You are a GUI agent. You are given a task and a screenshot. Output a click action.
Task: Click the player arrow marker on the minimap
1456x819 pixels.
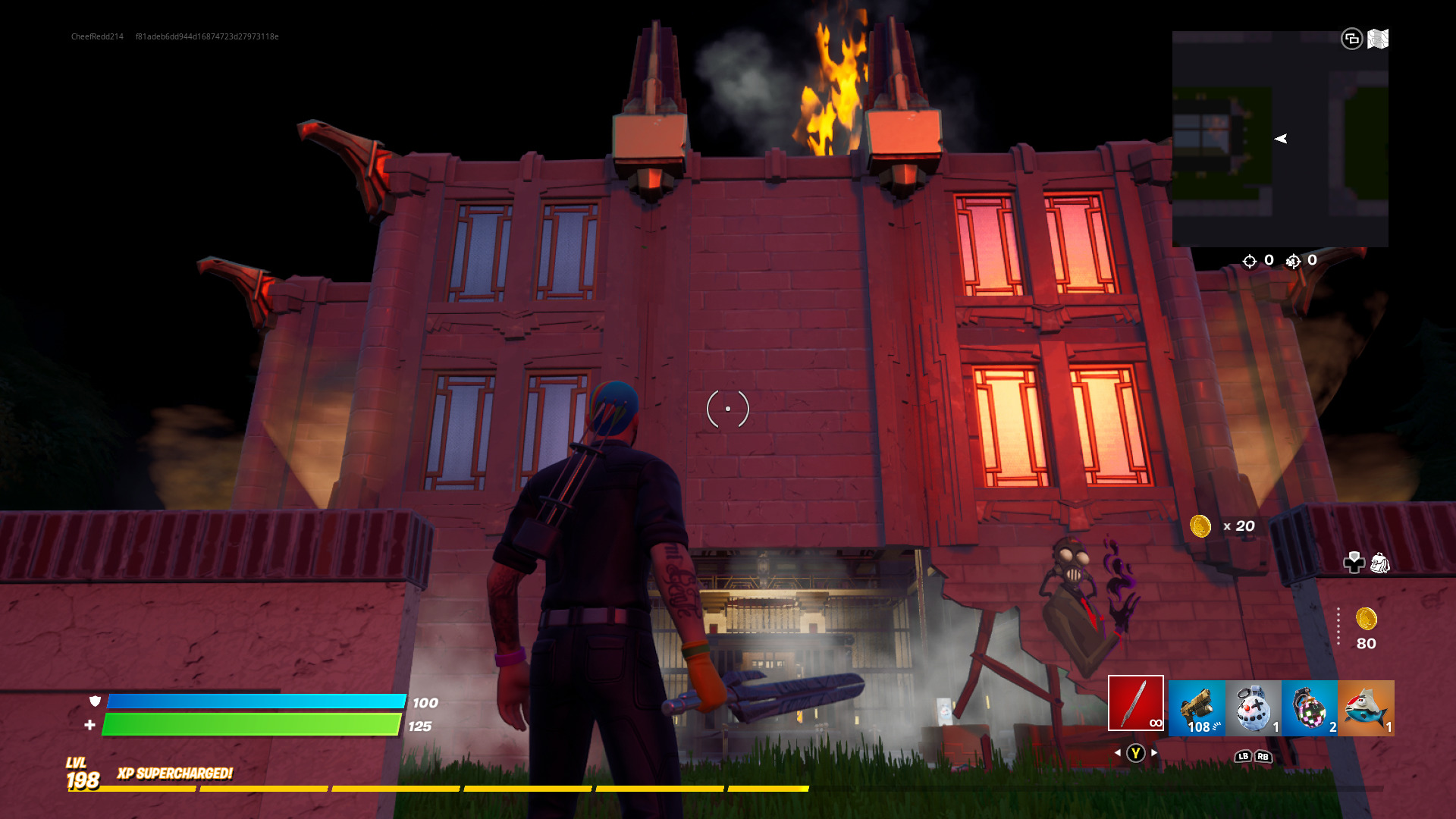pyautogui.click(x=1282, y=138)
